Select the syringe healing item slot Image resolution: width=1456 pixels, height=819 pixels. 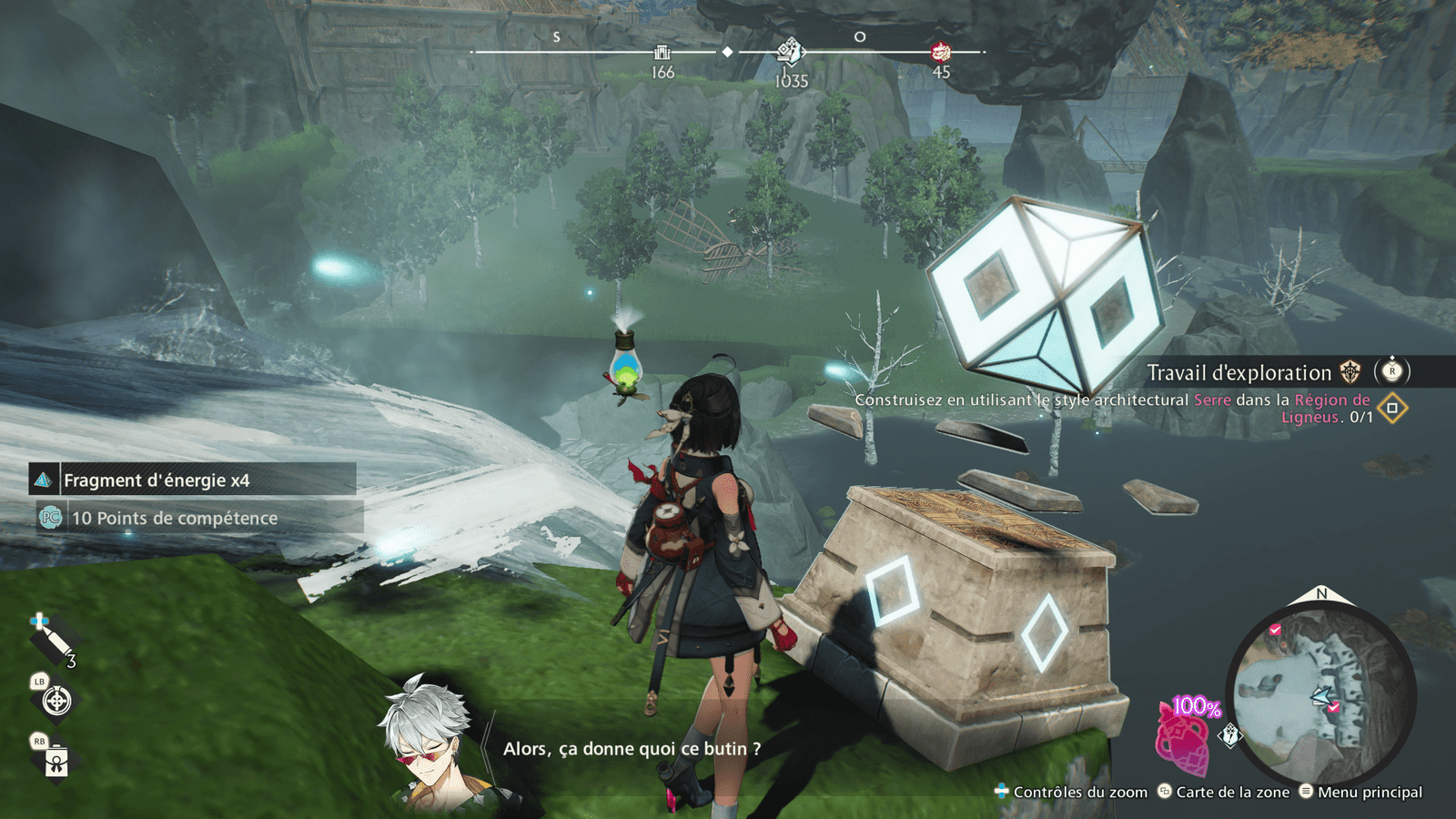(55, 642)
